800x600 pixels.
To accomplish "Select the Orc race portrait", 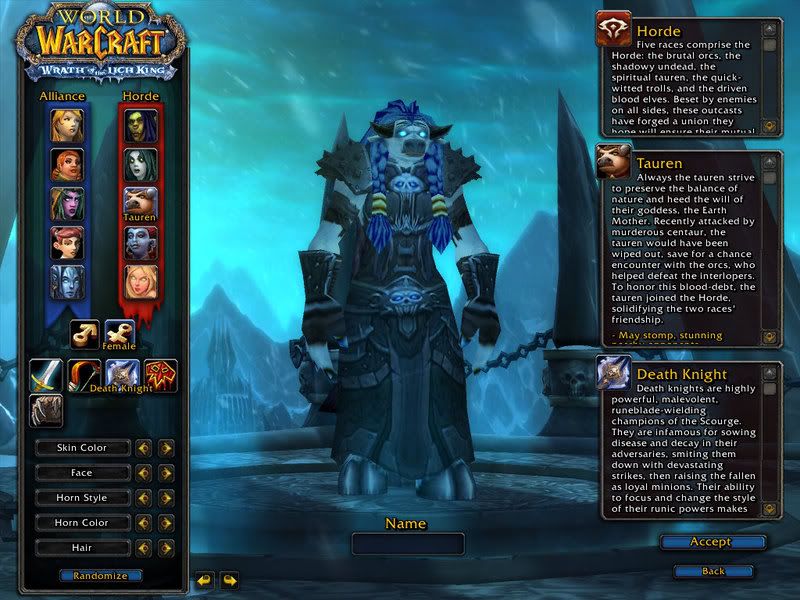I will click(140, 125).
